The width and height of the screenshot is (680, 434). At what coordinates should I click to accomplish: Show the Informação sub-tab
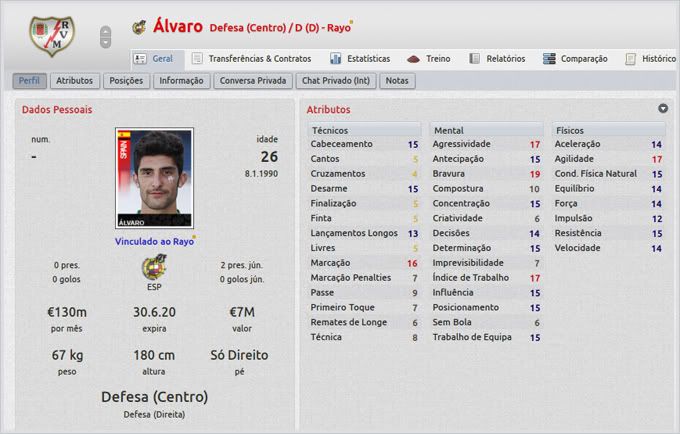click(x=181, y=80)
